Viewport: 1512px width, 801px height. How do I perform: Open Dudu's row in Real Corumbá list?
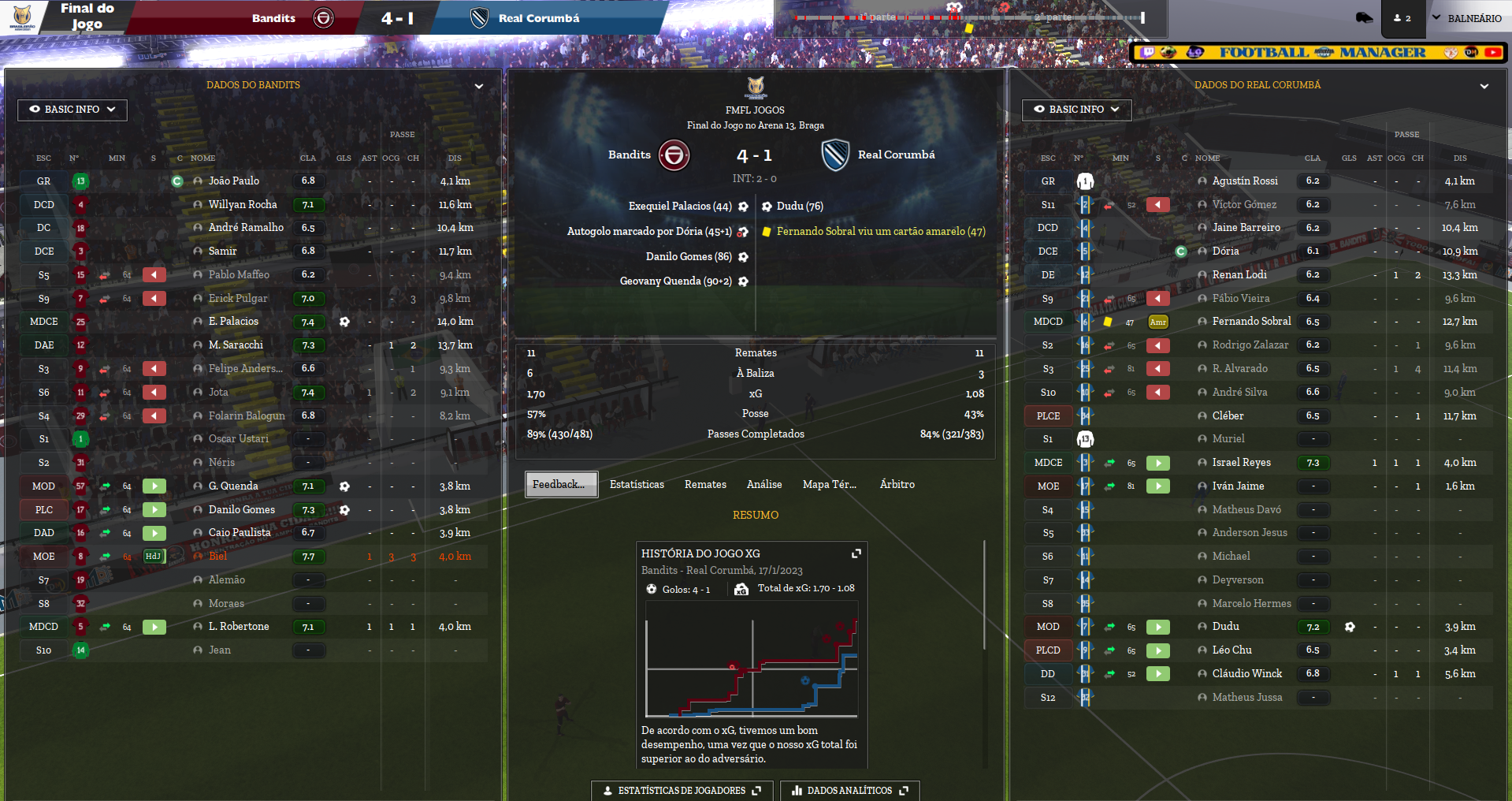click(1225, 626)
